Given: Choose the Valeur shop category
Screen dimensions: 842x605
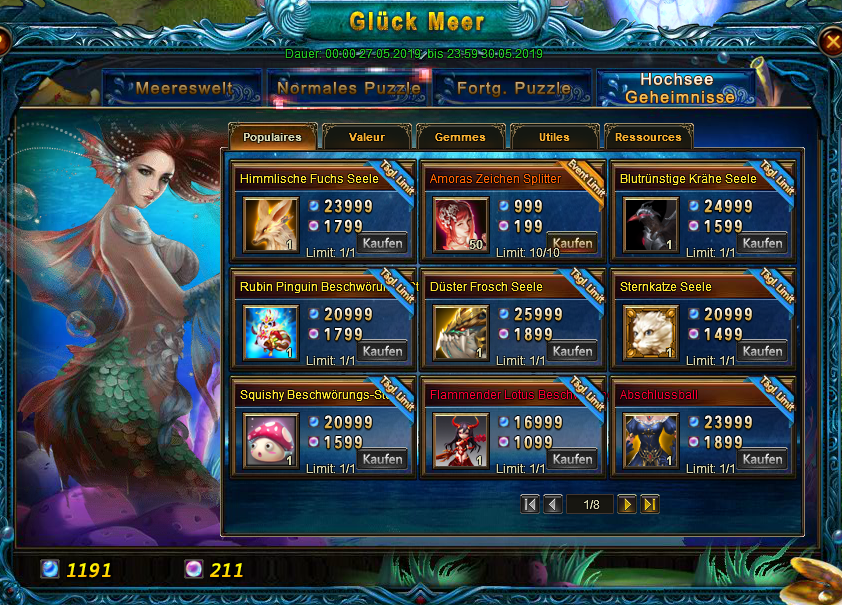Looking at the screenshot, I should tap(367, 137).
